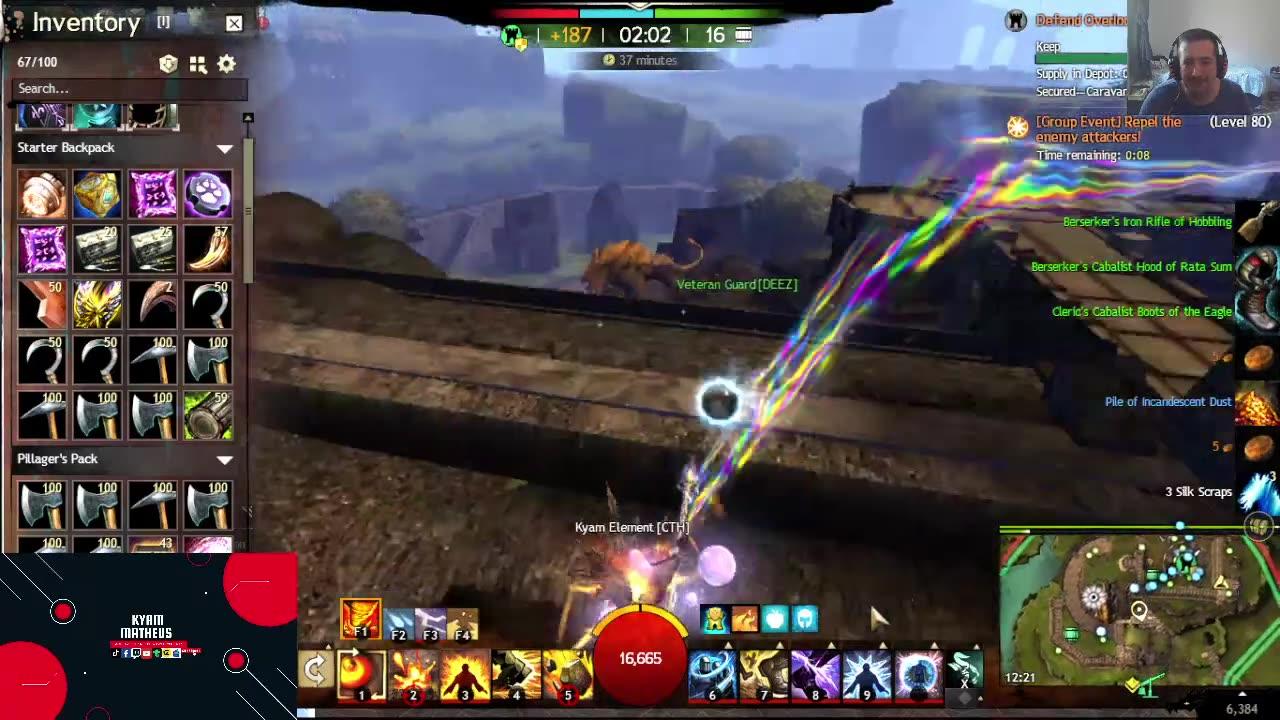Open the inventory options gear icon
This screenshot has height=720, width=1280.
point(225,63)
